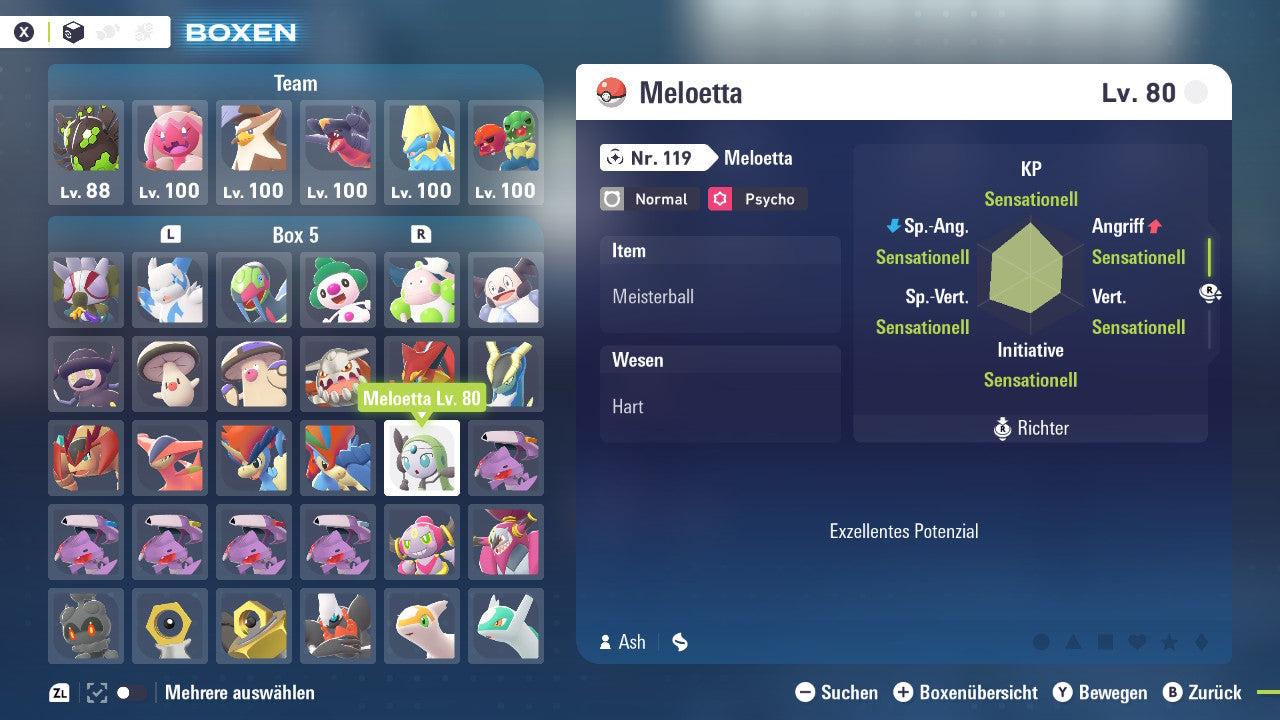
Task: Click the Normal type badge
Action: click(649, 199)
